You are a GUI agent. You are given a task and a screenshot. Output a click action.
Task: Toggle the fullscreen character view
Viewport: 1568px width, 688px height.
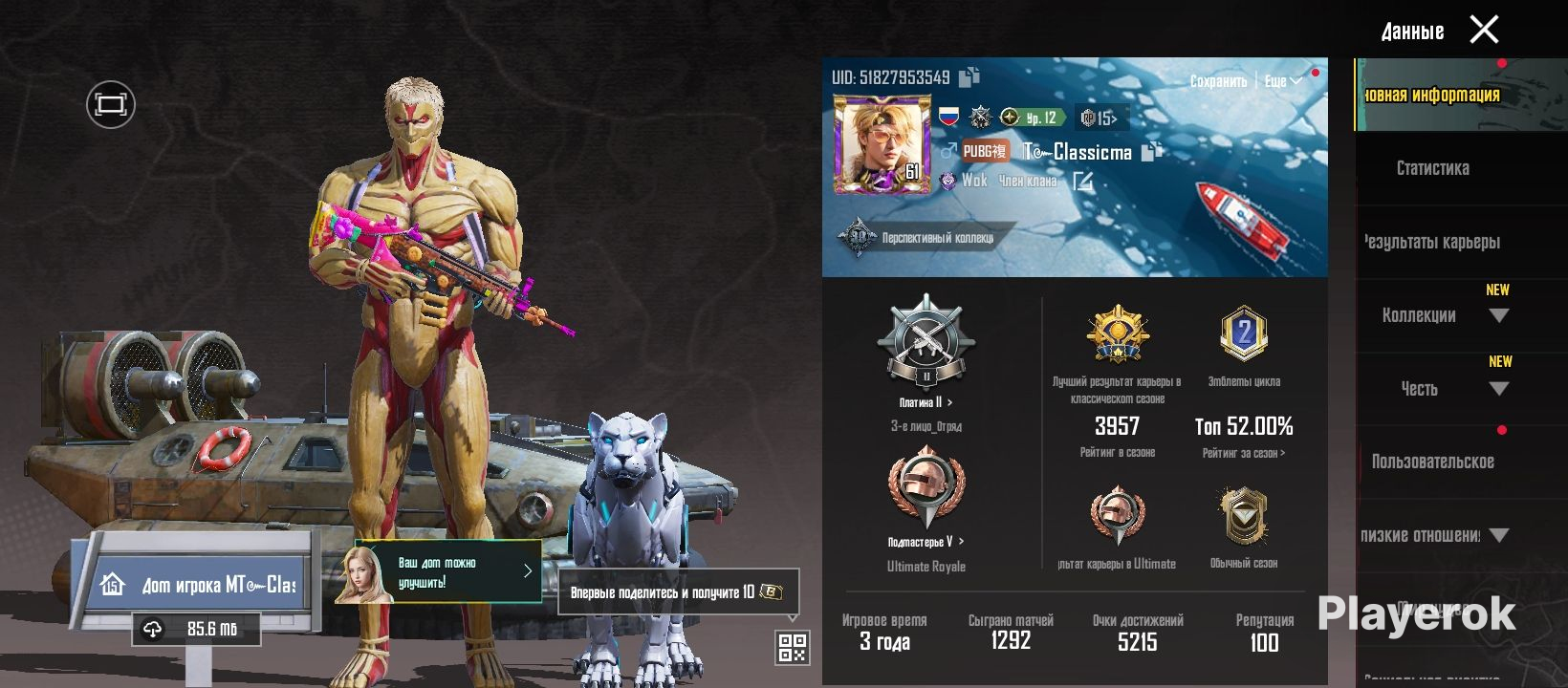point(111,104)
